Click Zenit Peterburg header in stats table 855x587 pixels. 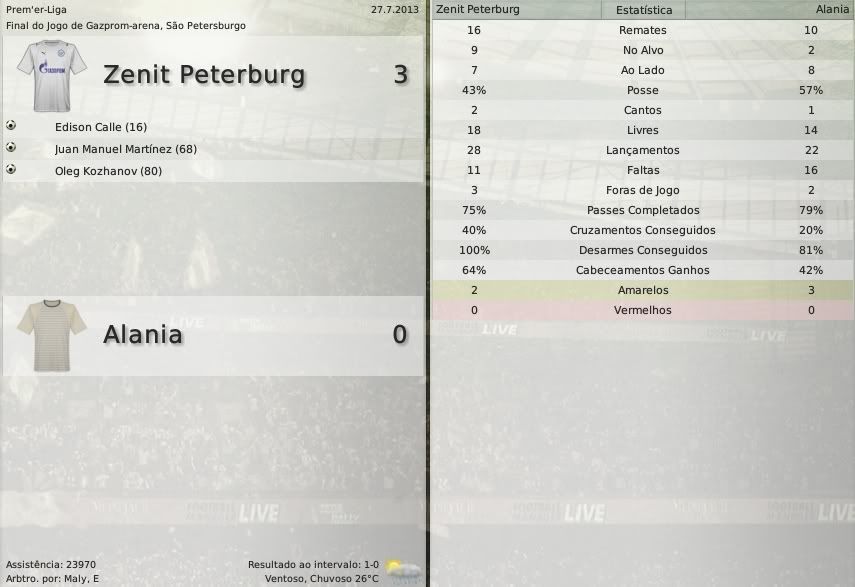(478, 10)
